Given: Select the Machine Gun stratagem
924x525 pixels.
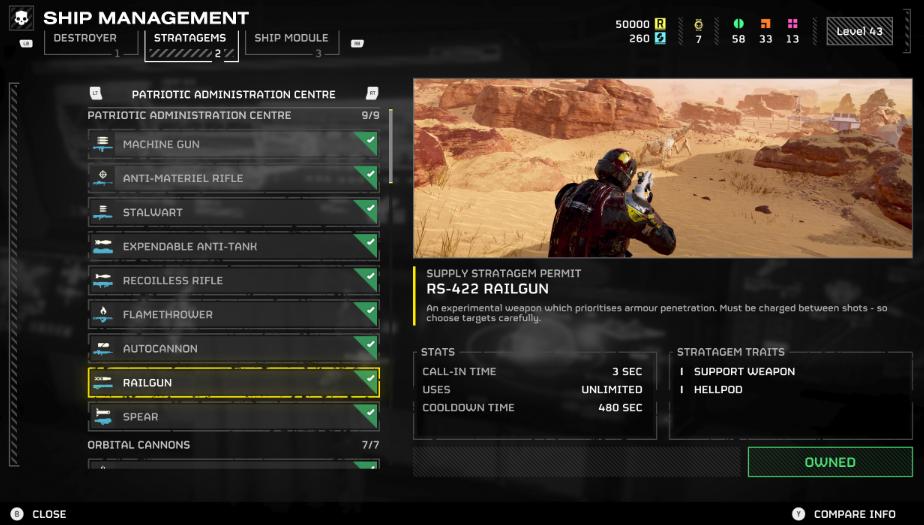Looking at the screenshot, I should 233,145.
